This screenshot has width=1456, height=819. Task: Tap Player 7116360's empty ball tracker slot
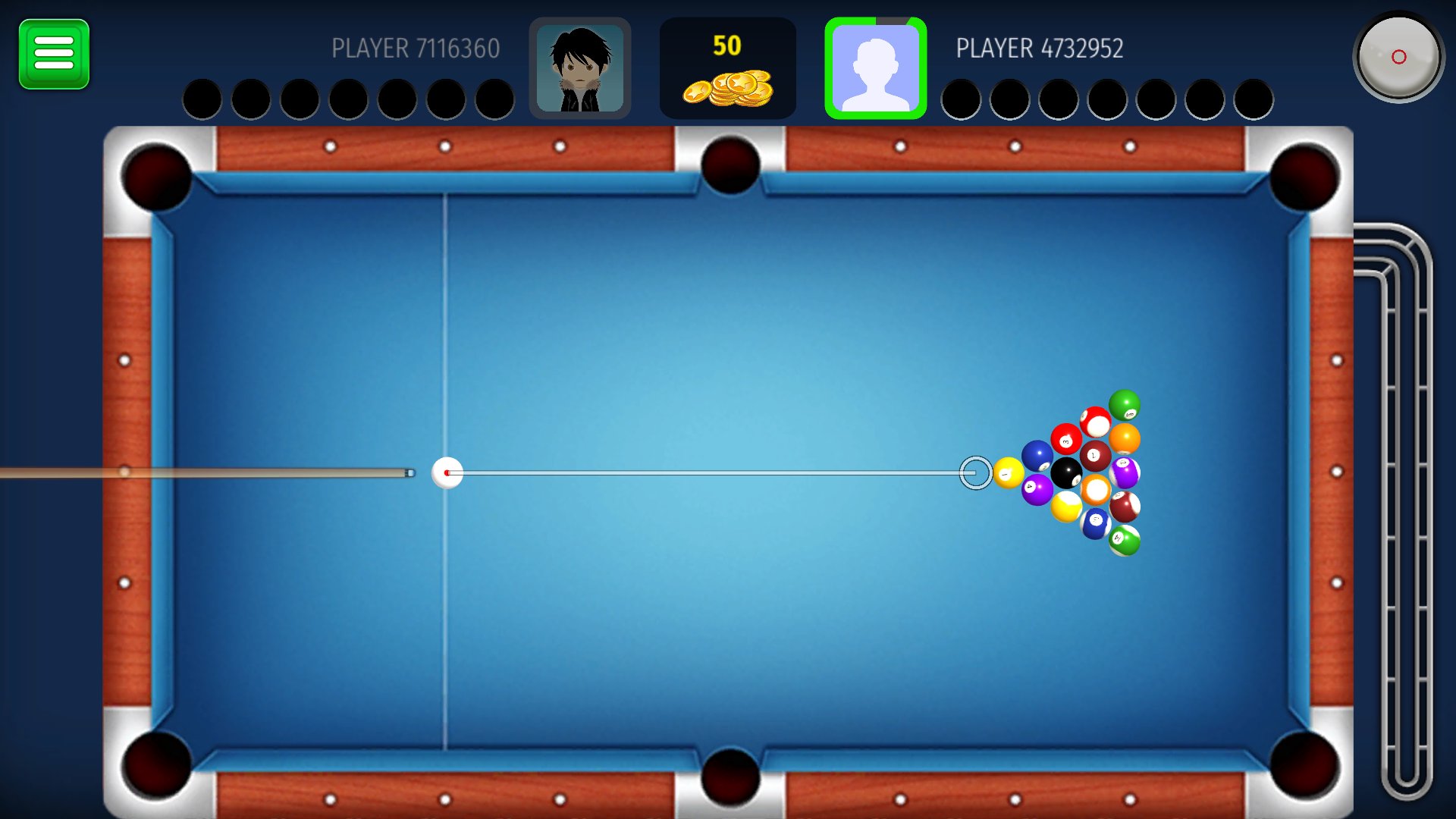(202, 99)
